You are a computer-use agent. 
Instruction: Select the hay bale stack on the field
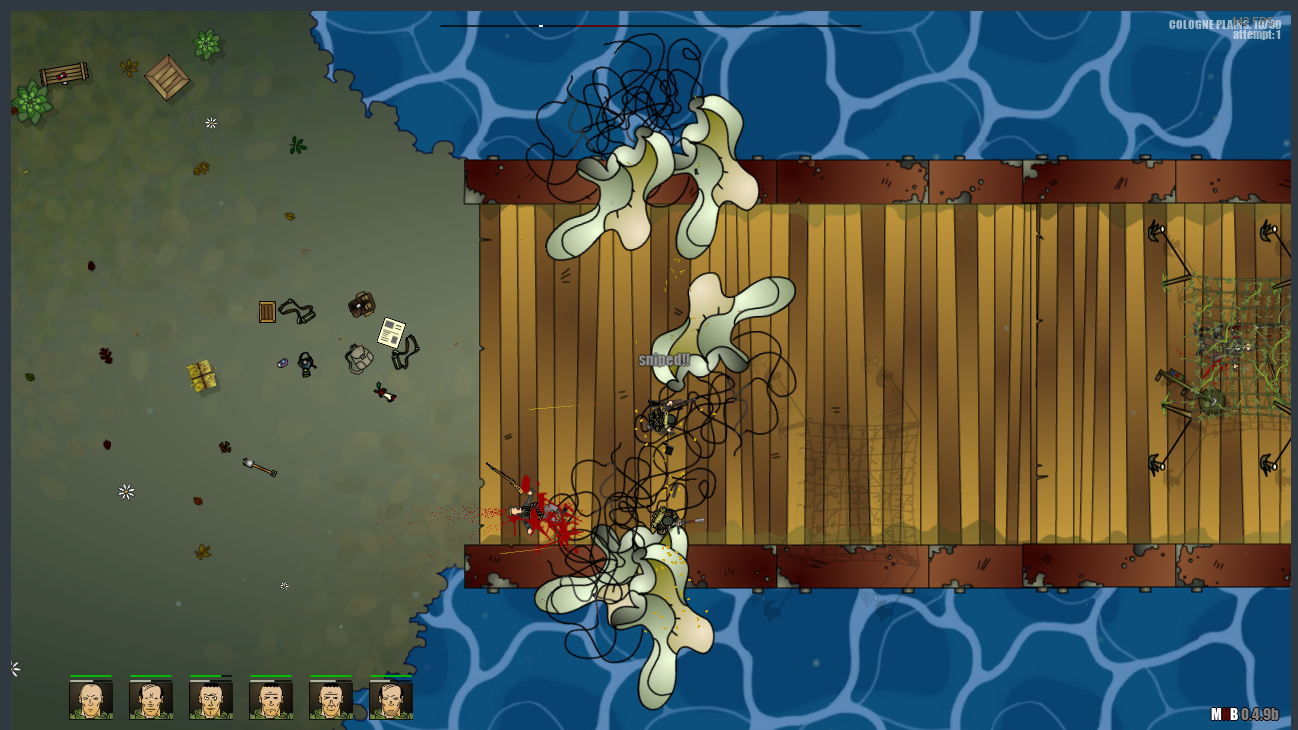tap(201, 374)
